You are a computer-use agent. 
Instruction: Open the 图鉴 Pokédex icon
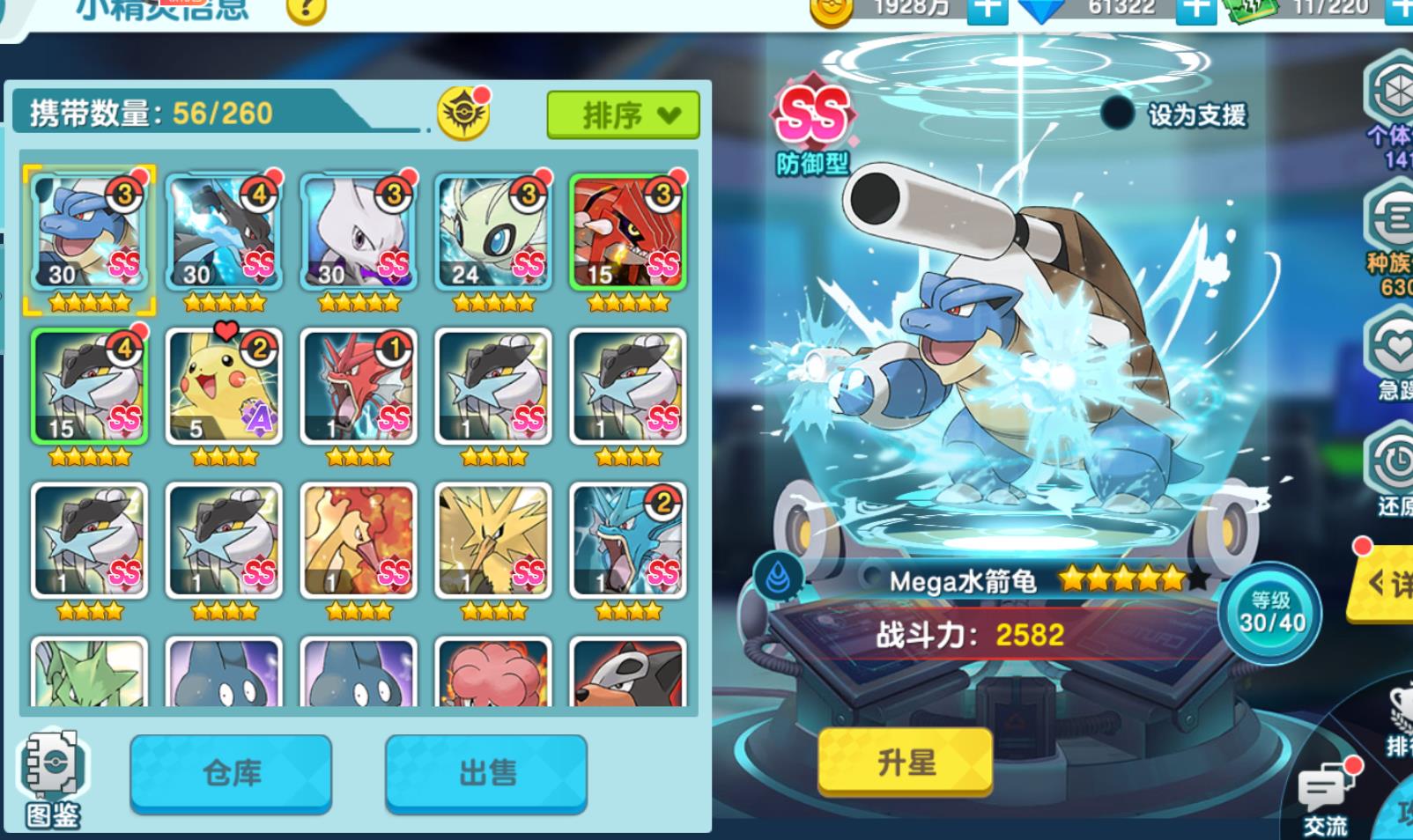point(53,777)
